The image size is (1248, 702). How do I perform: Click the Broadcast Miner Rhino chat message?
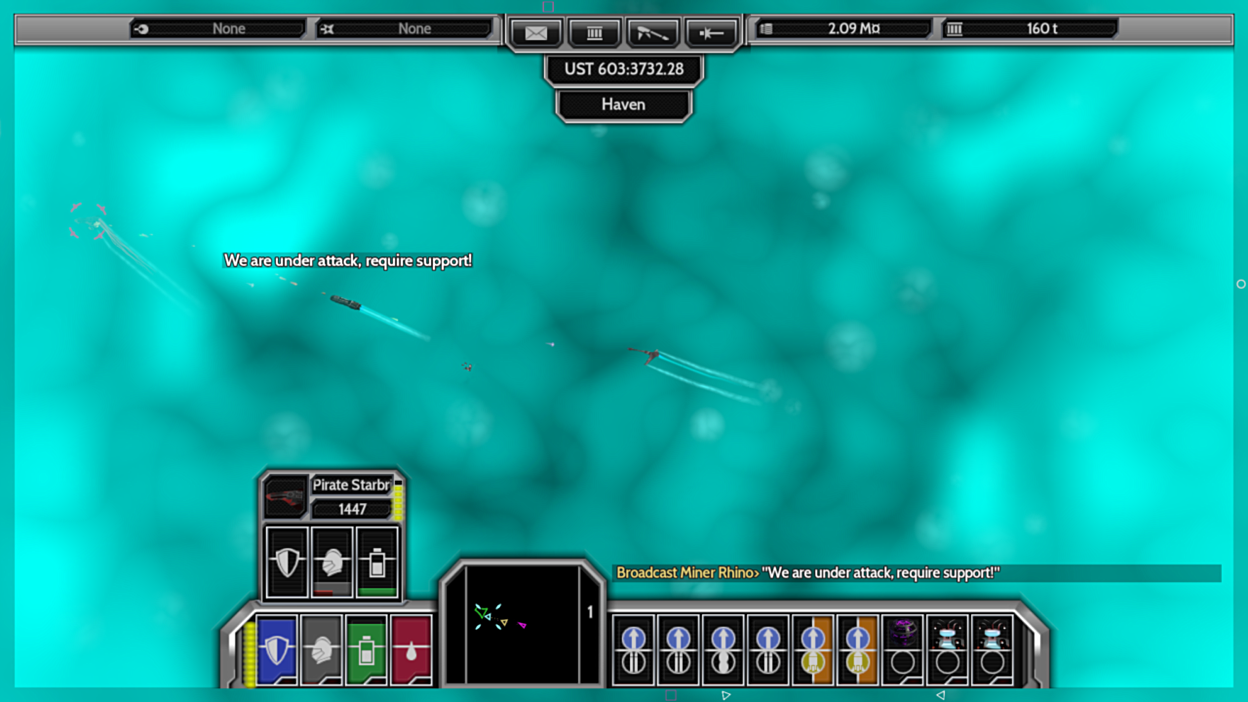pyautogui.click(x=808, y=573)
